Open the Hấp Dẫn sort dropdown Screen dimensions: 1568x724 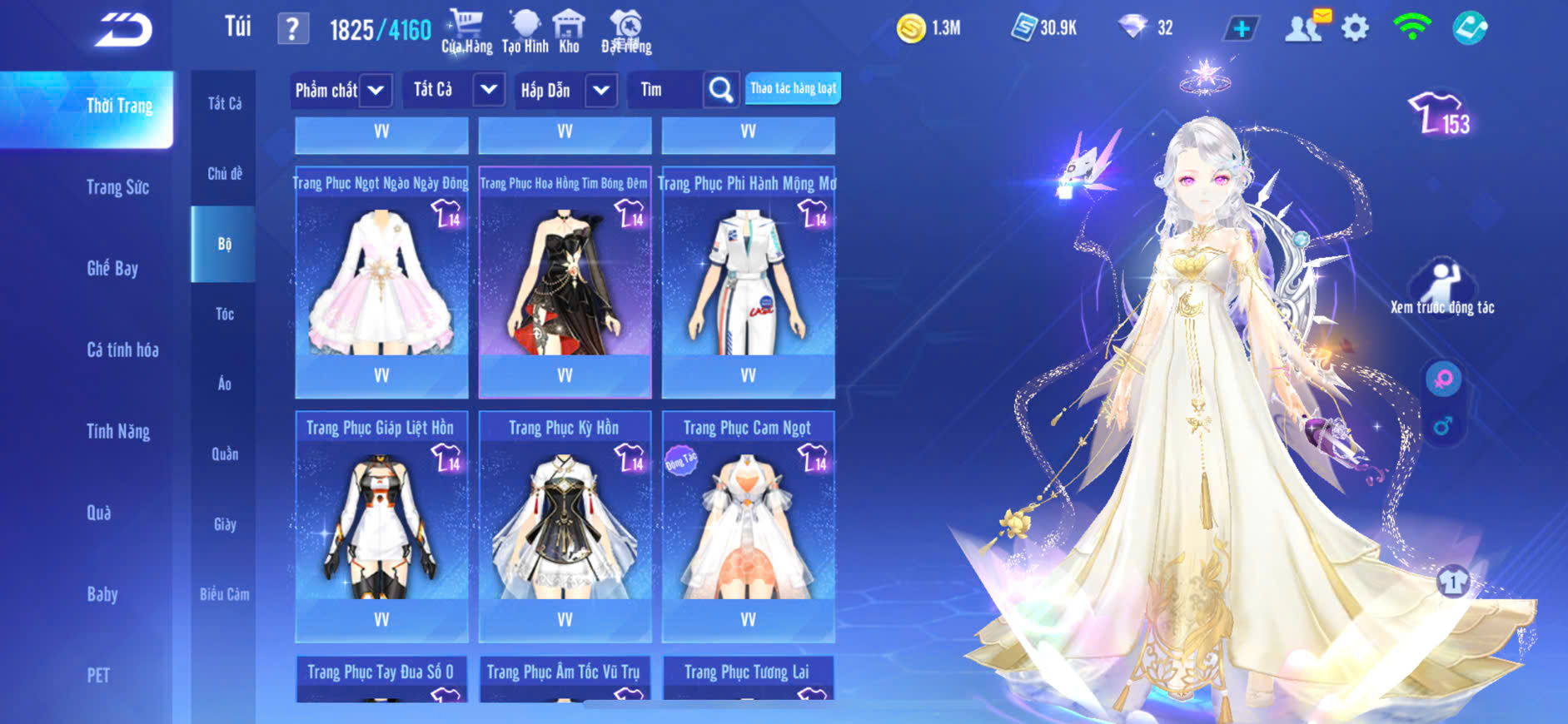565,90
